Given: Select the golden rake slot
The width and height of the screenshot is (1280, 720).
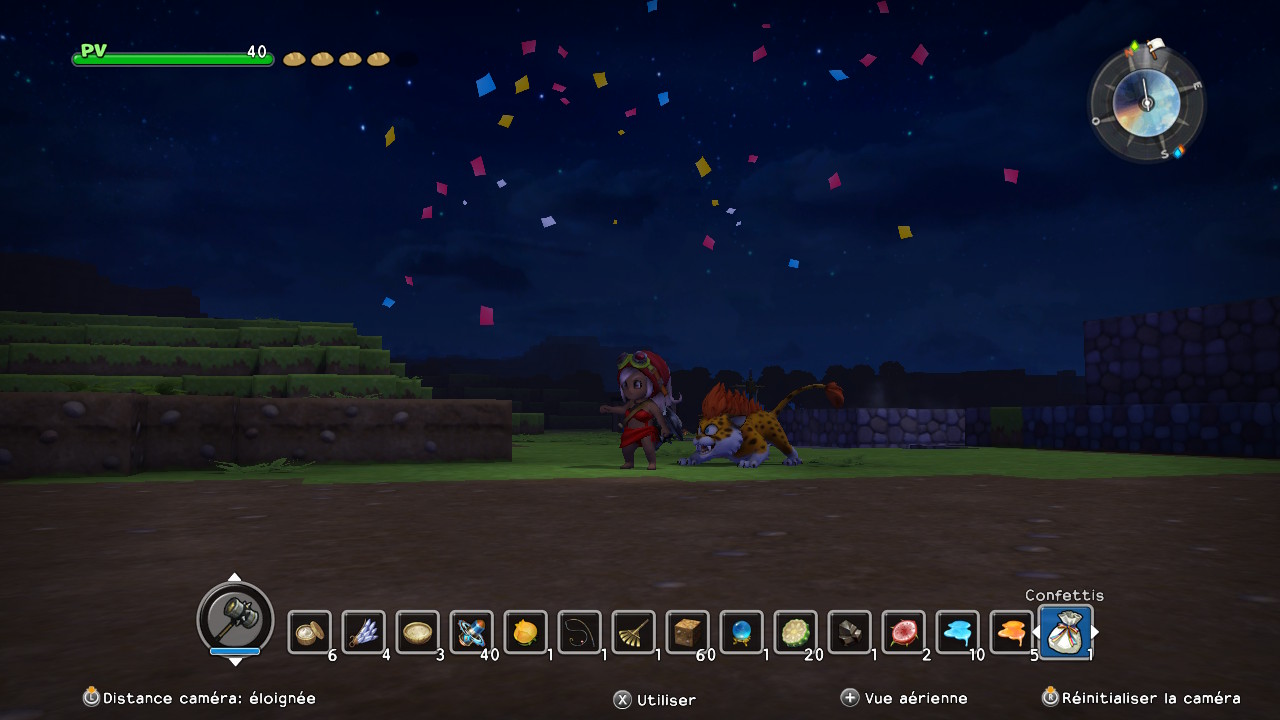Looking at the screenshot, I should pos(634,632).
